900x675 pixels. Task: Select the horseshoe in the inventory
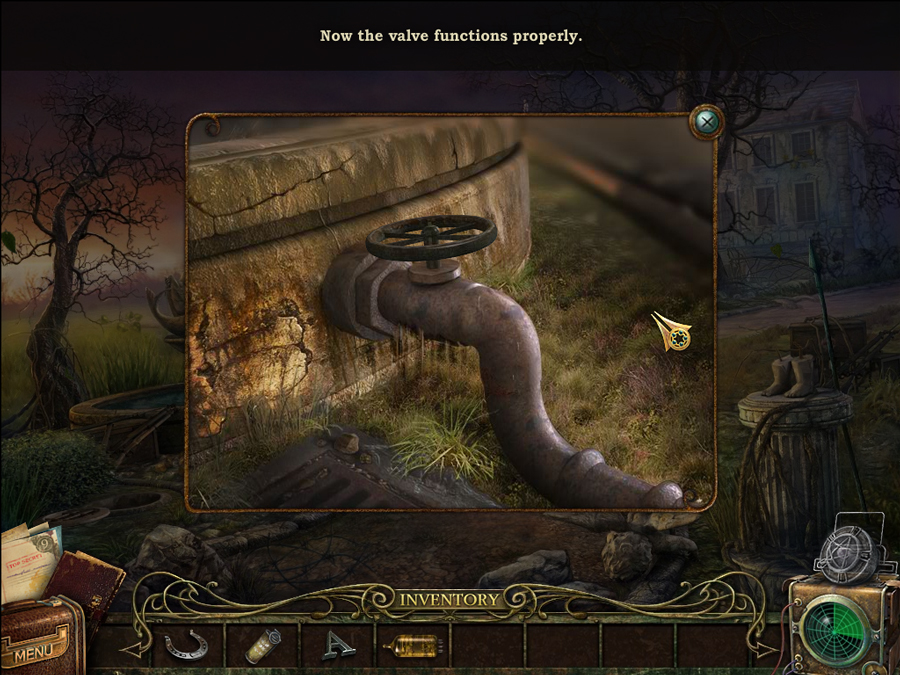click(185, 646)
